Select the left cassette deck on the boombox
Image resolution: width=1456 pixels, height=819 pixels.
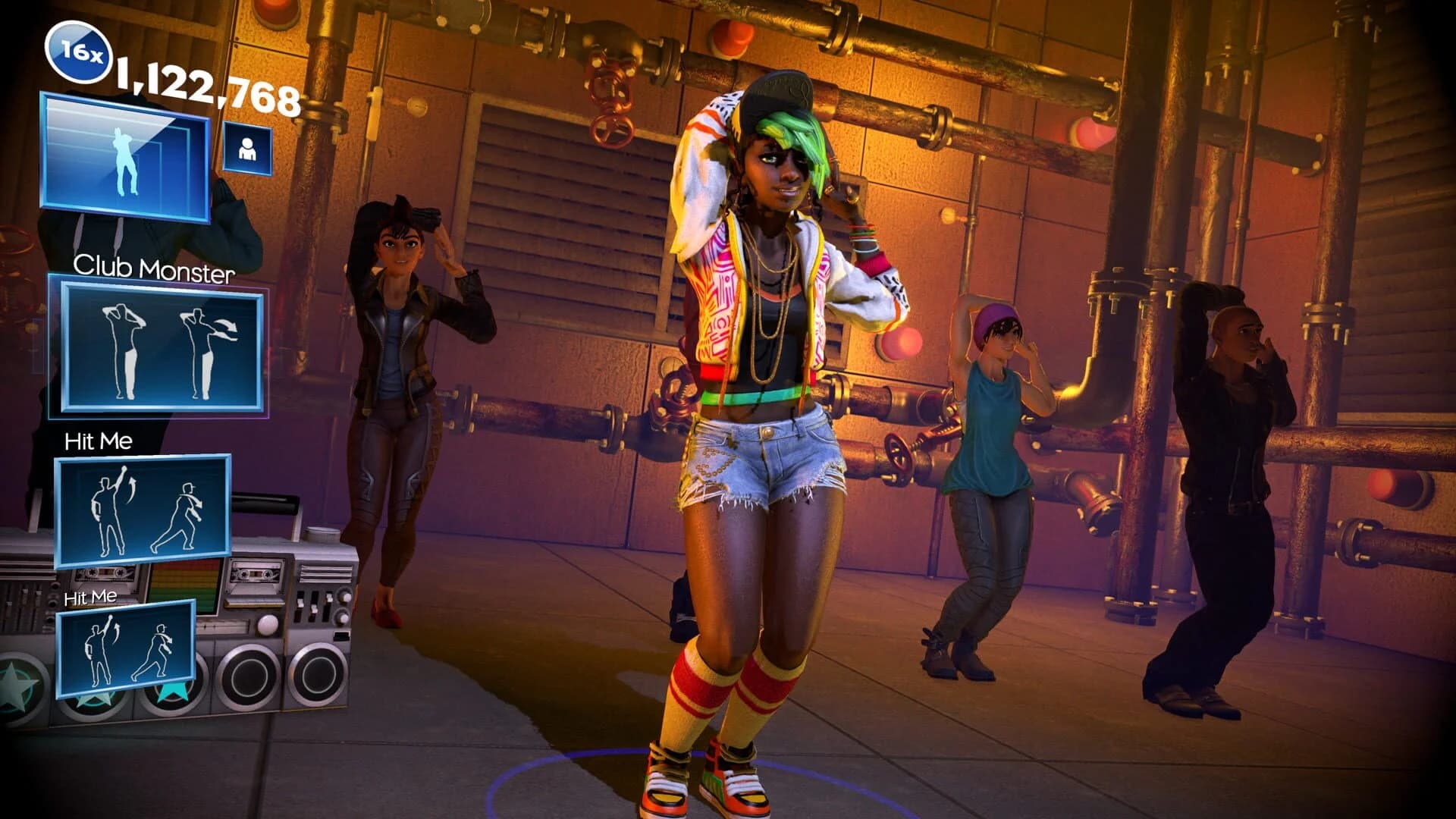pyautogui.click(x=106, y=574)
